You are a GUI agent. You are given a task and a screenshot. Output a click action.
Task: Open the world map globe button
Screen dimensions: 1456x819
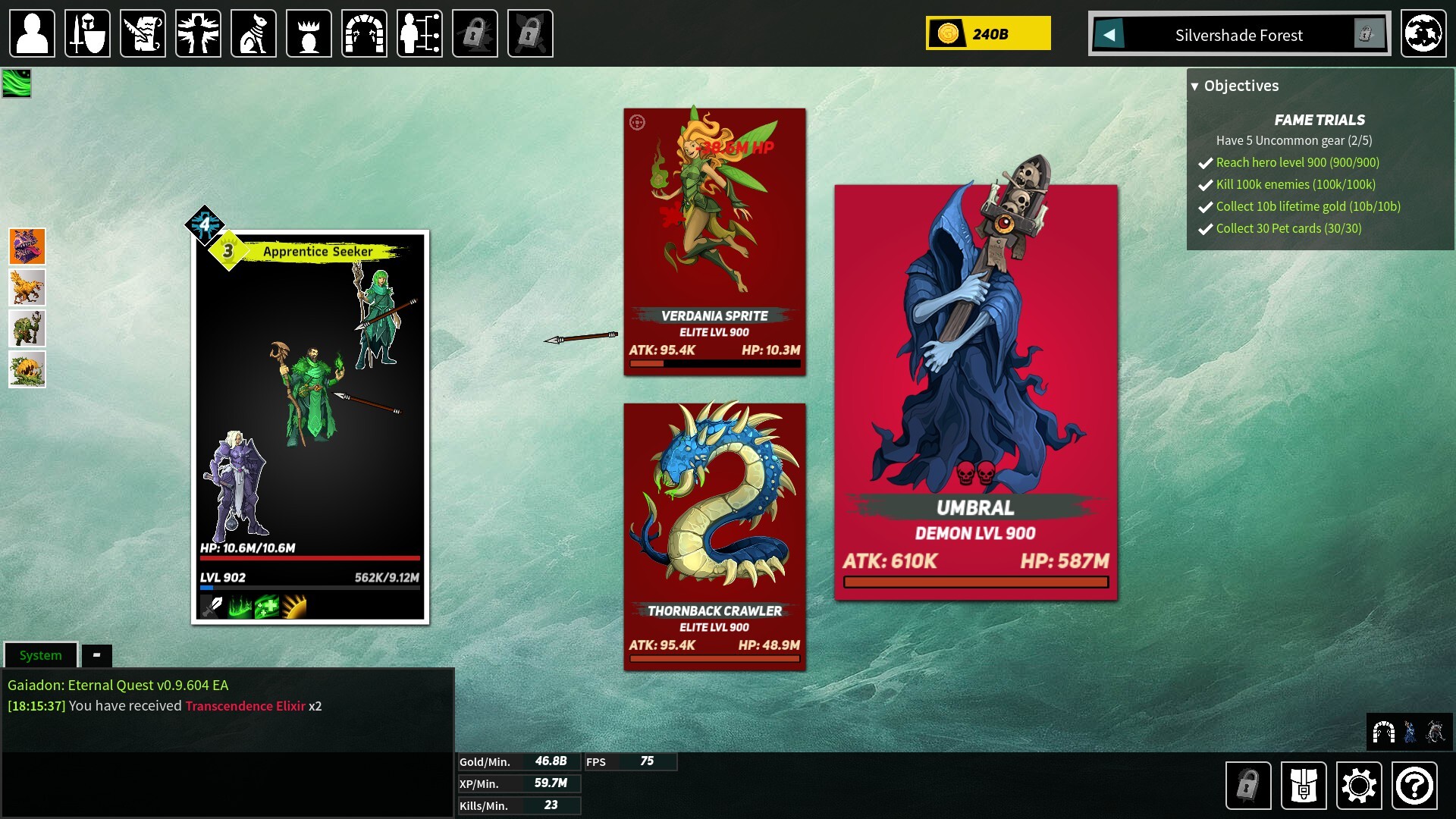click(x=1423, y=33)
